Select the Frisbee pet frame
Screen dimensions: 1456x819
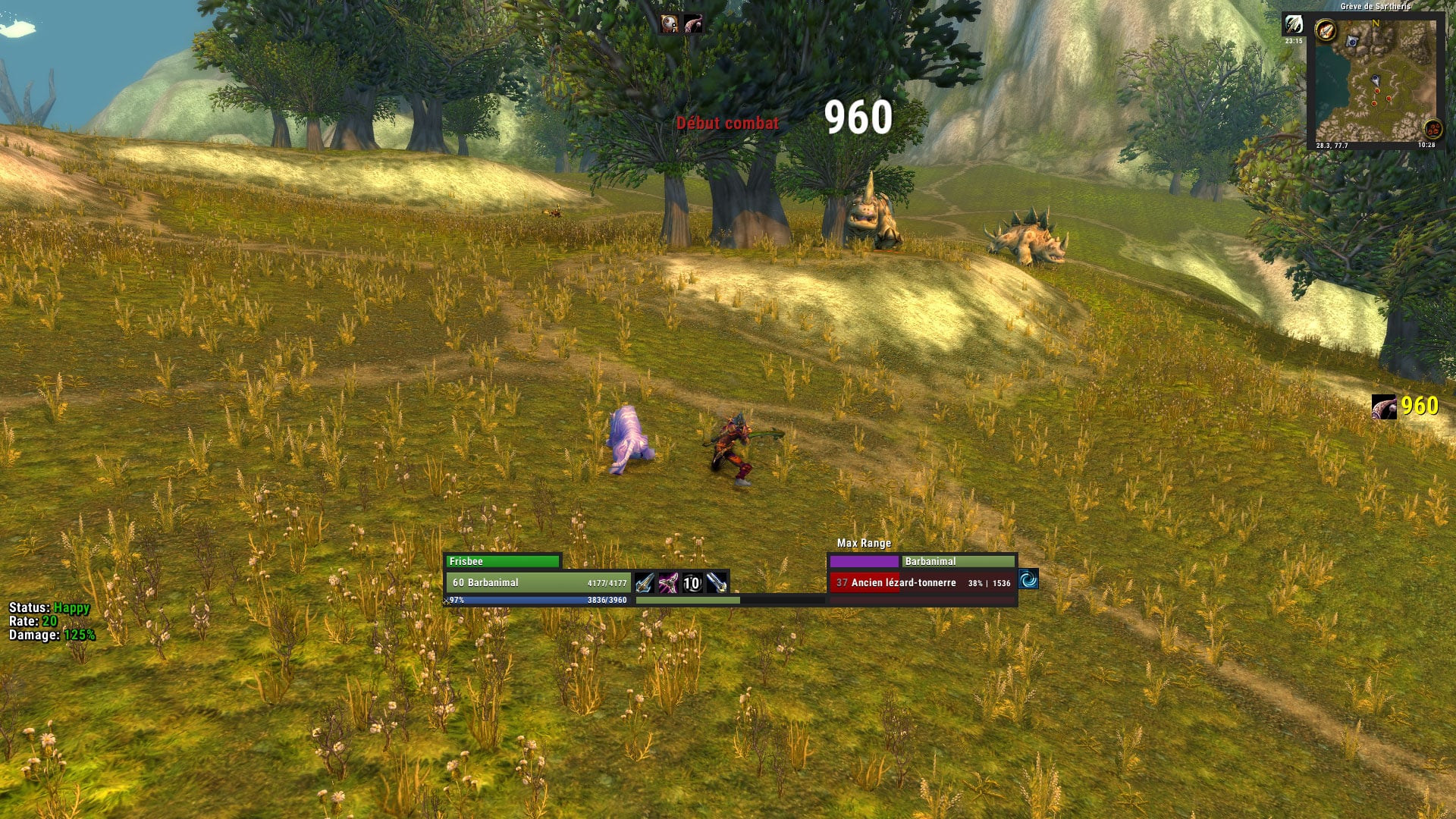[x=503, y=561]
